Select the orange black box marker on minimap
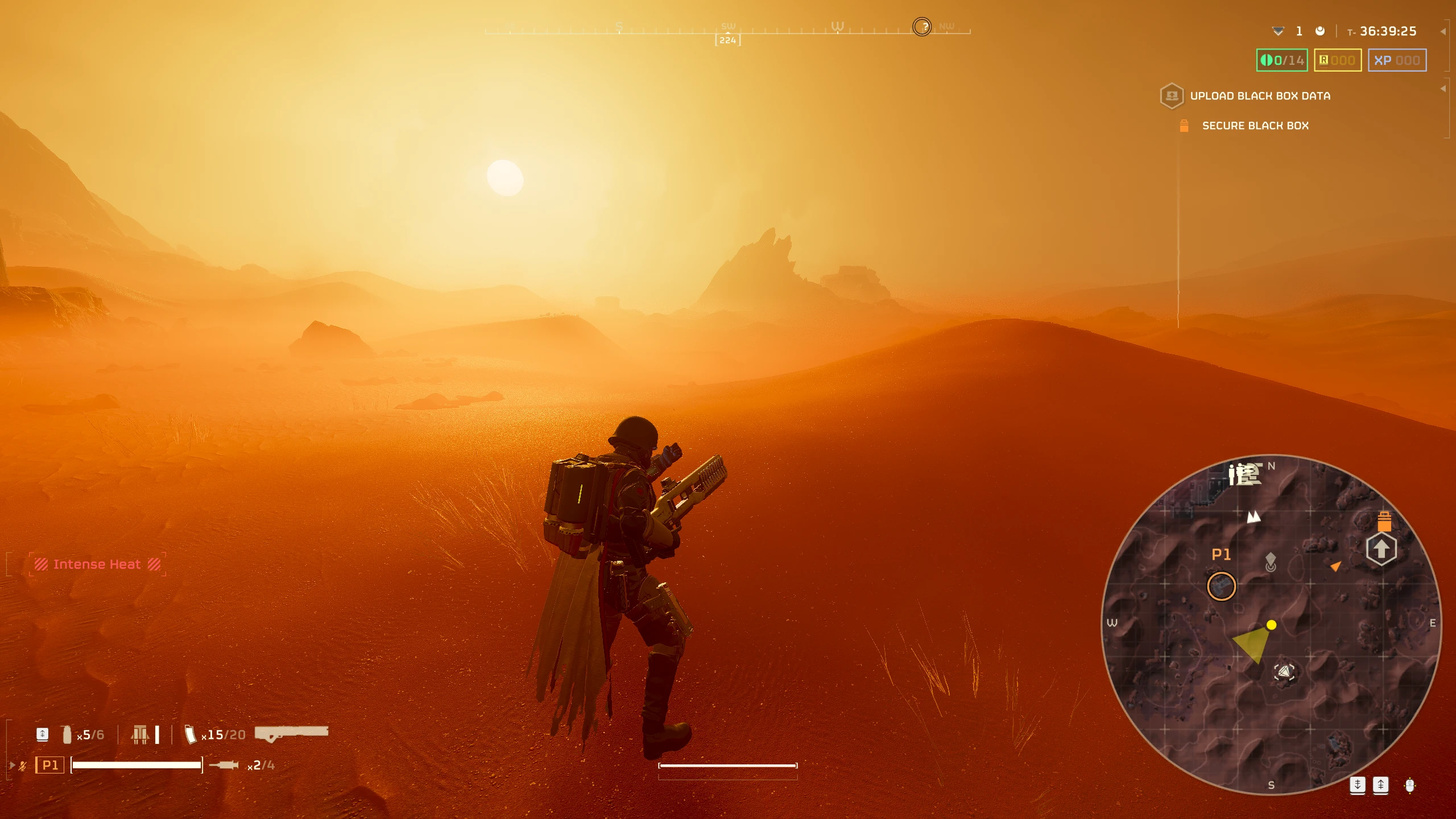Image resolution: width=1456 pixels, height=819 pixels. (x=1384, y=521)
